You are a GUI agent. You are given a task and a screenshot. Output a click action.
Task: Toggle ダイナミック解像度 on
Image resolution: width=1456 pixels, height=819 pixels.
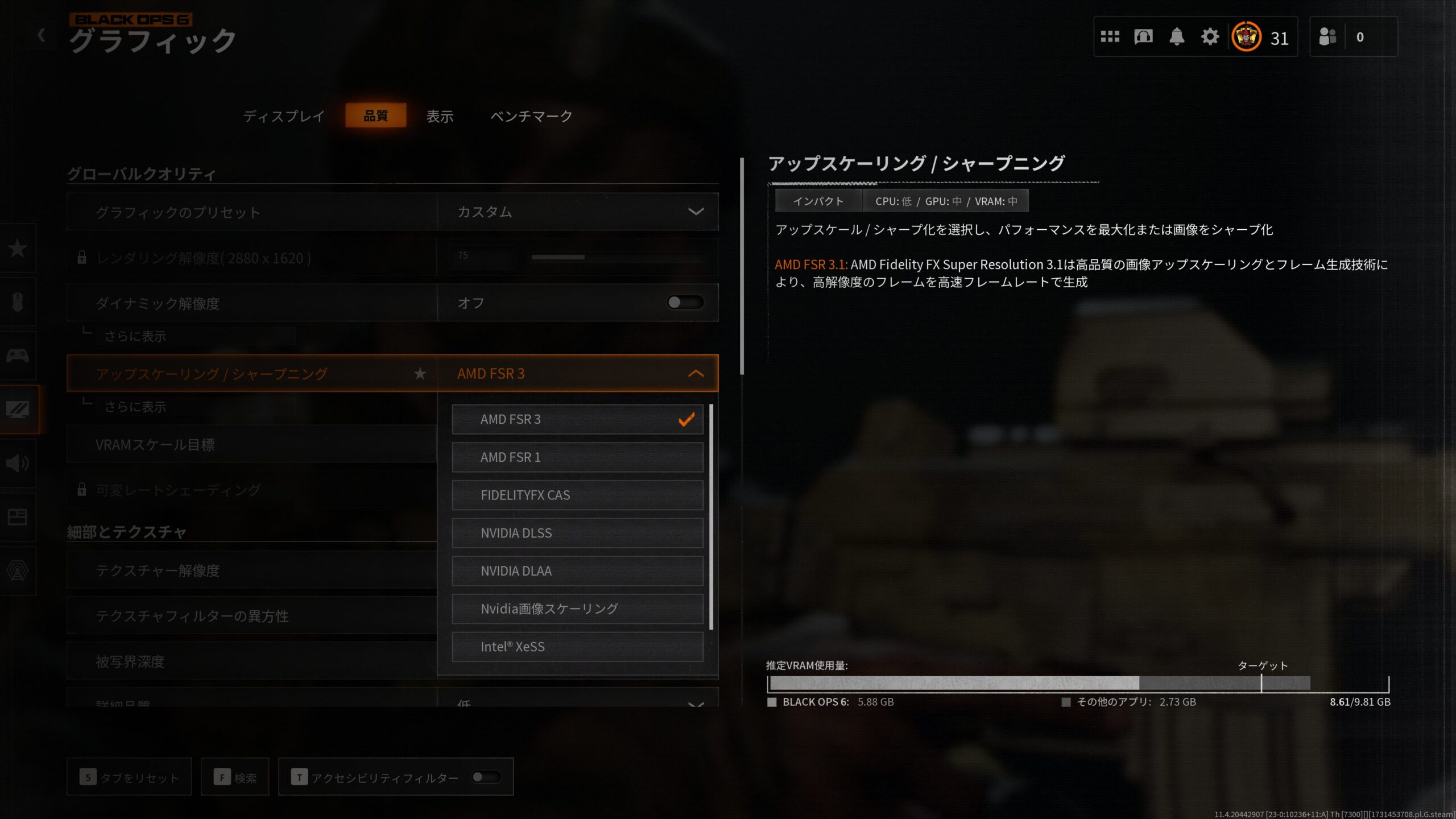pyautogui.click(x=685, y=303)
